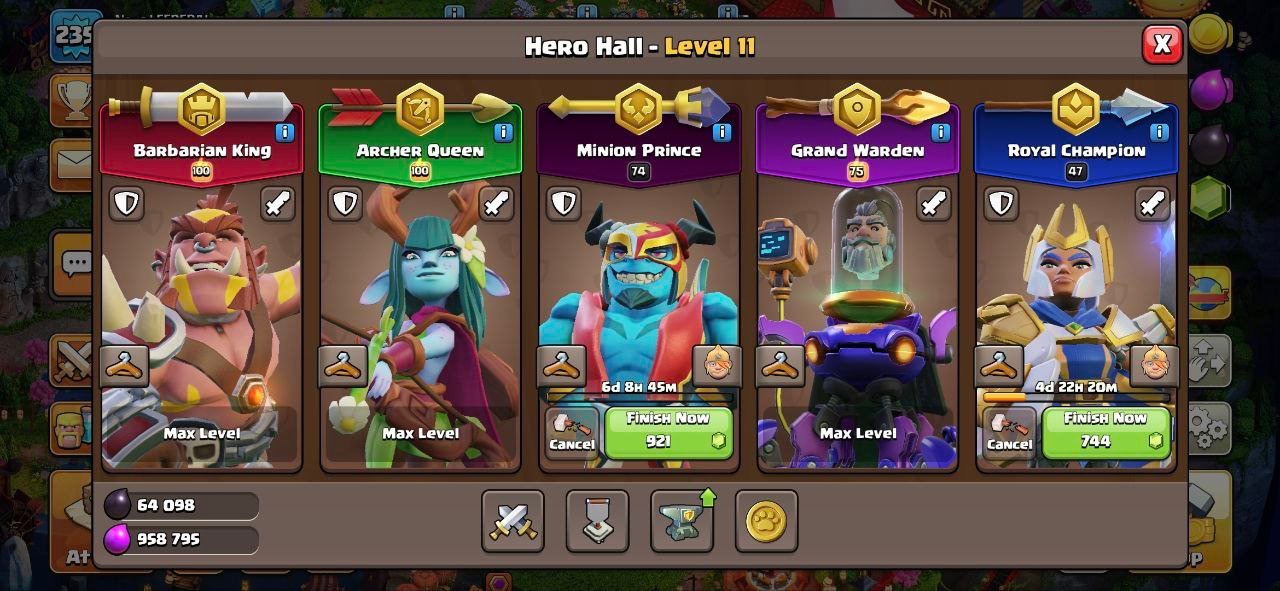The height and width of the screenshot is (591, 1280).
Task: Open Grand Warden info
Action: [941, 132]
